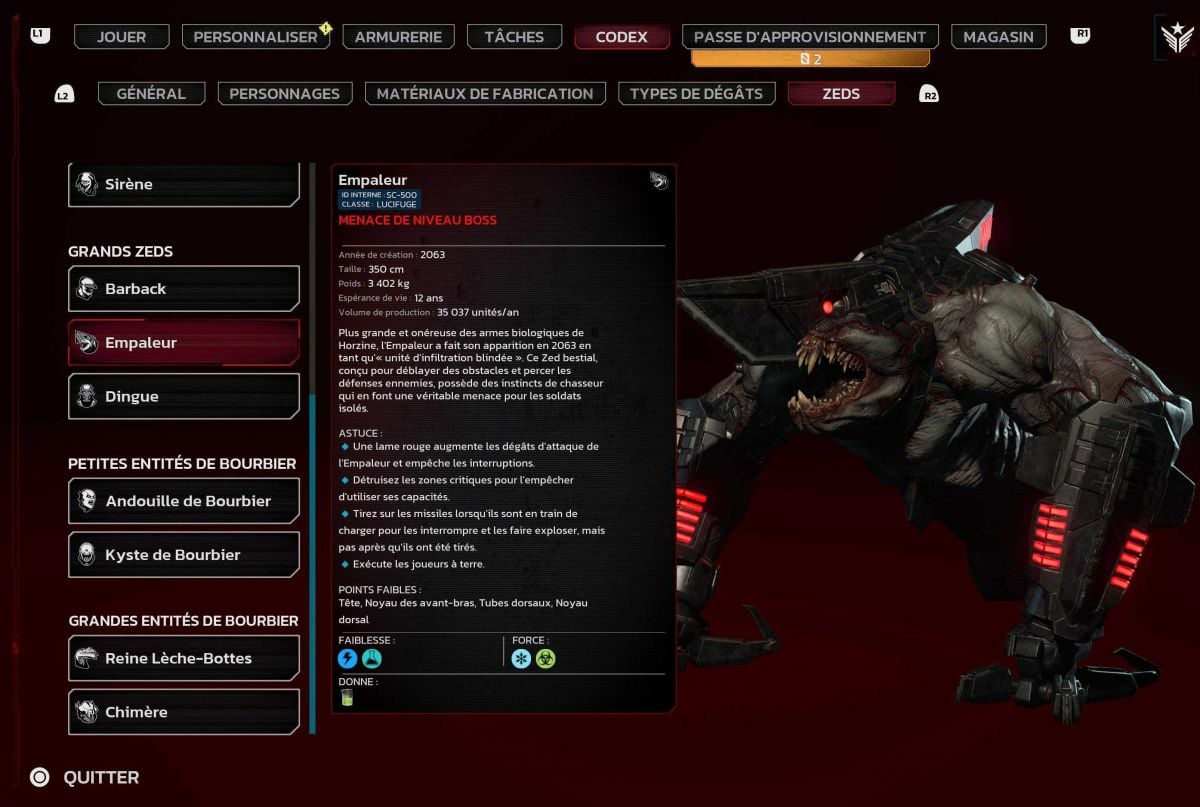Switch to Personnages codex section
Screen dimensions: 1200x807
[284, 93]
